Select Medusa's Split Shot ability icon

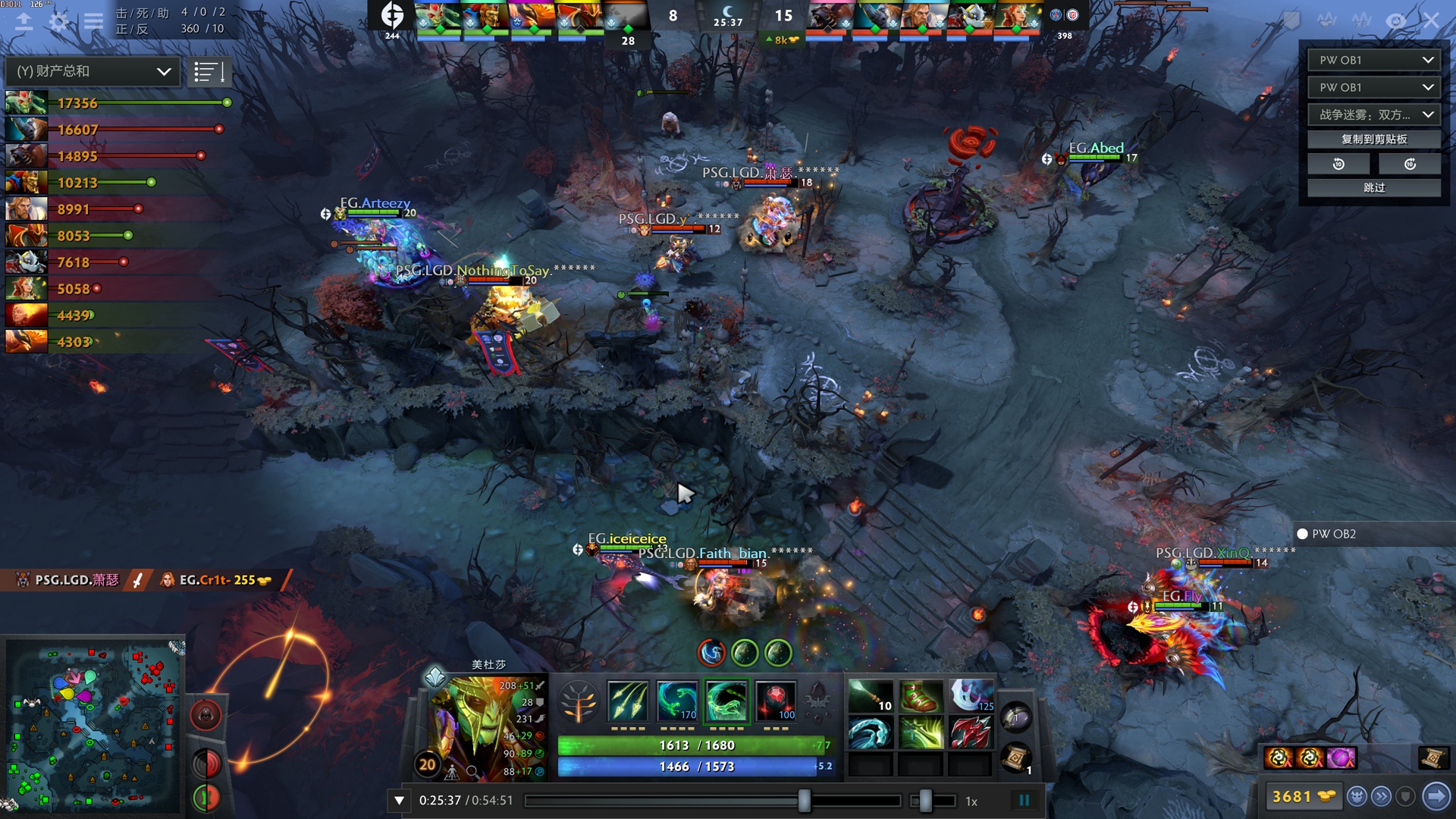(x=628, y=701)
